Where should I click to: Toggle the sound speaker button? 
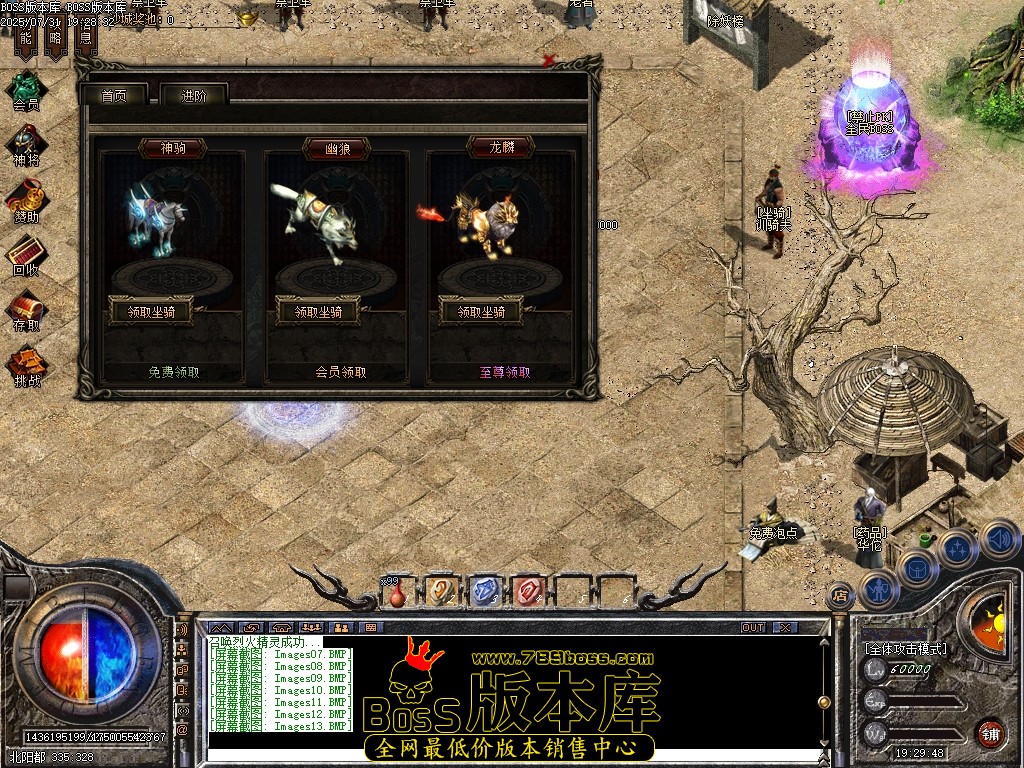999,540
